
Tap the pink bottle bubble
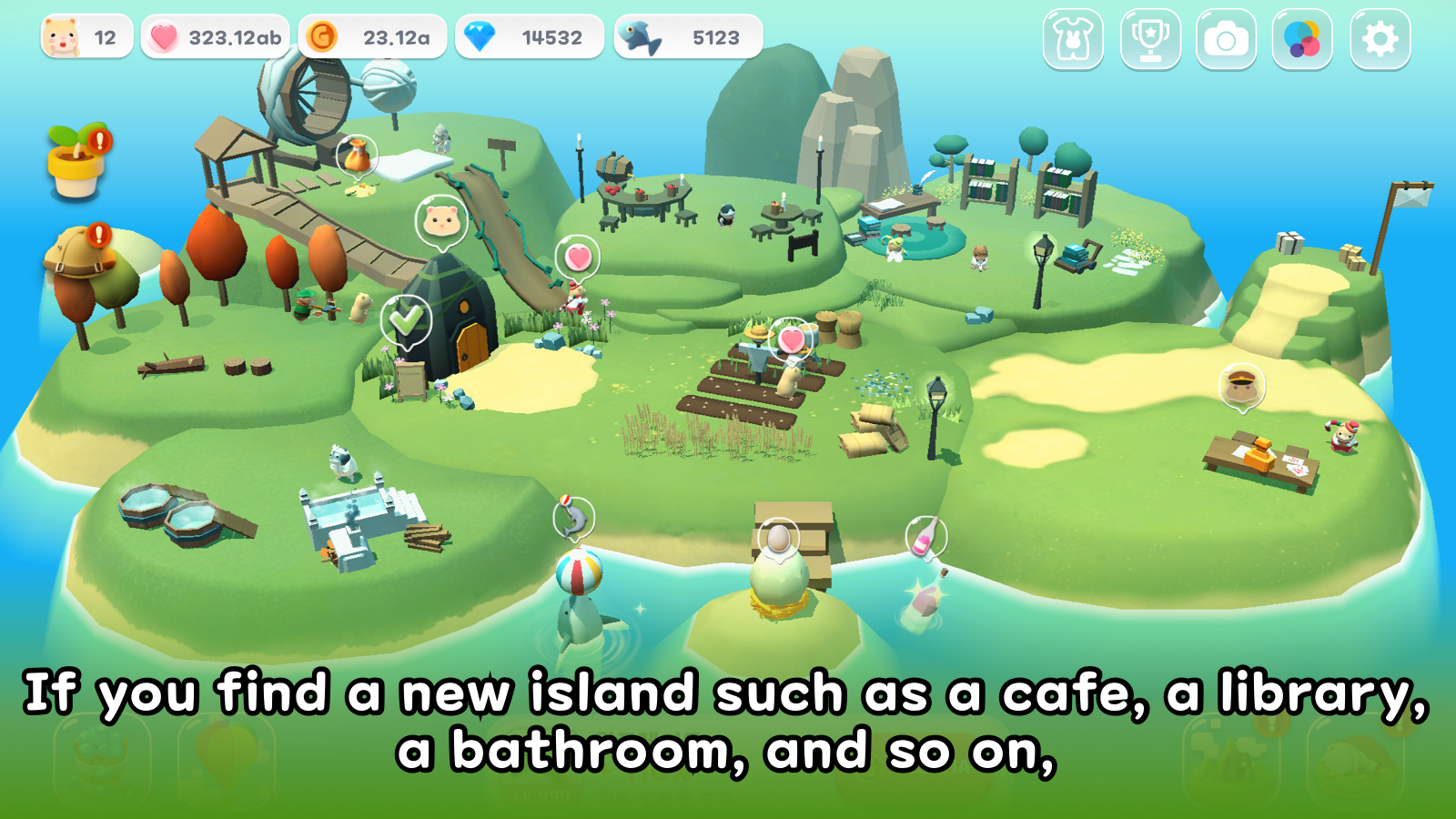point(926,535)
